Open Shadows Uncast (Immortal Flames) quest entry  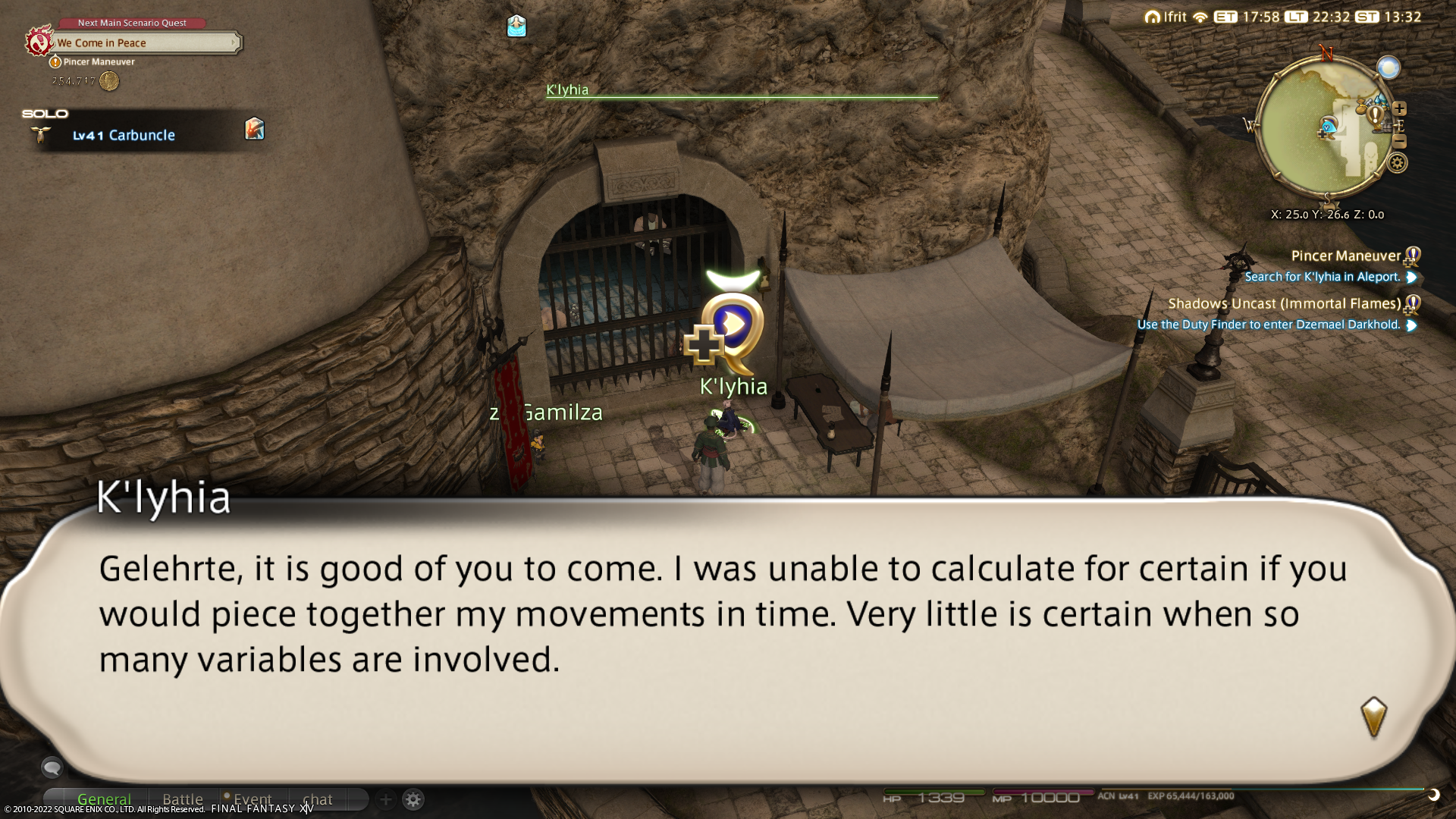1284,304
